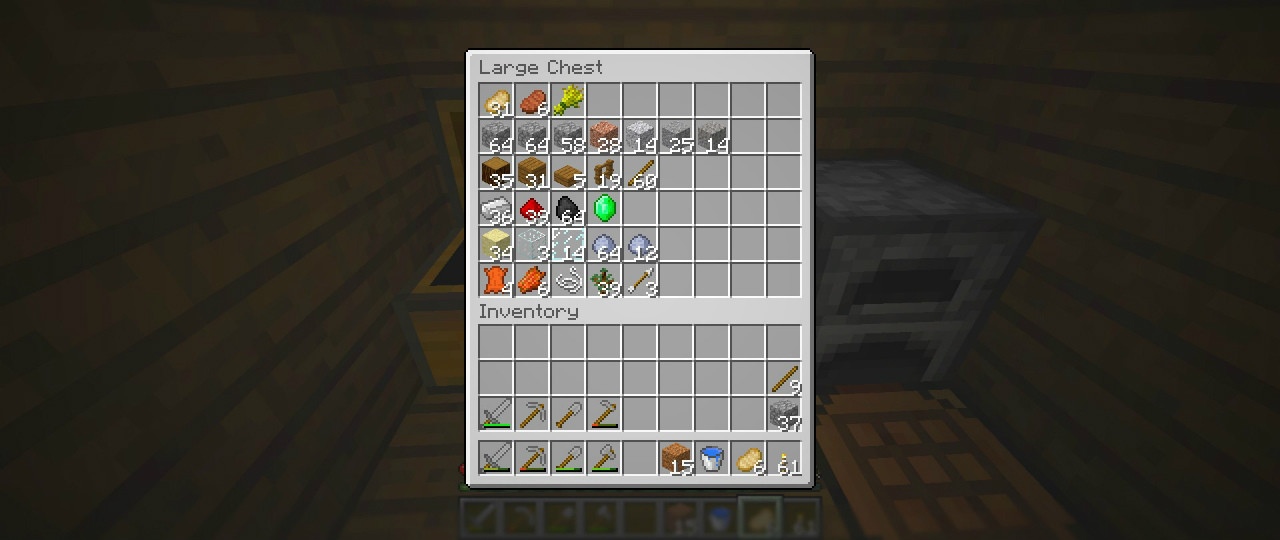Select the water bucket in the hotbar

click(x=712, y=458)
